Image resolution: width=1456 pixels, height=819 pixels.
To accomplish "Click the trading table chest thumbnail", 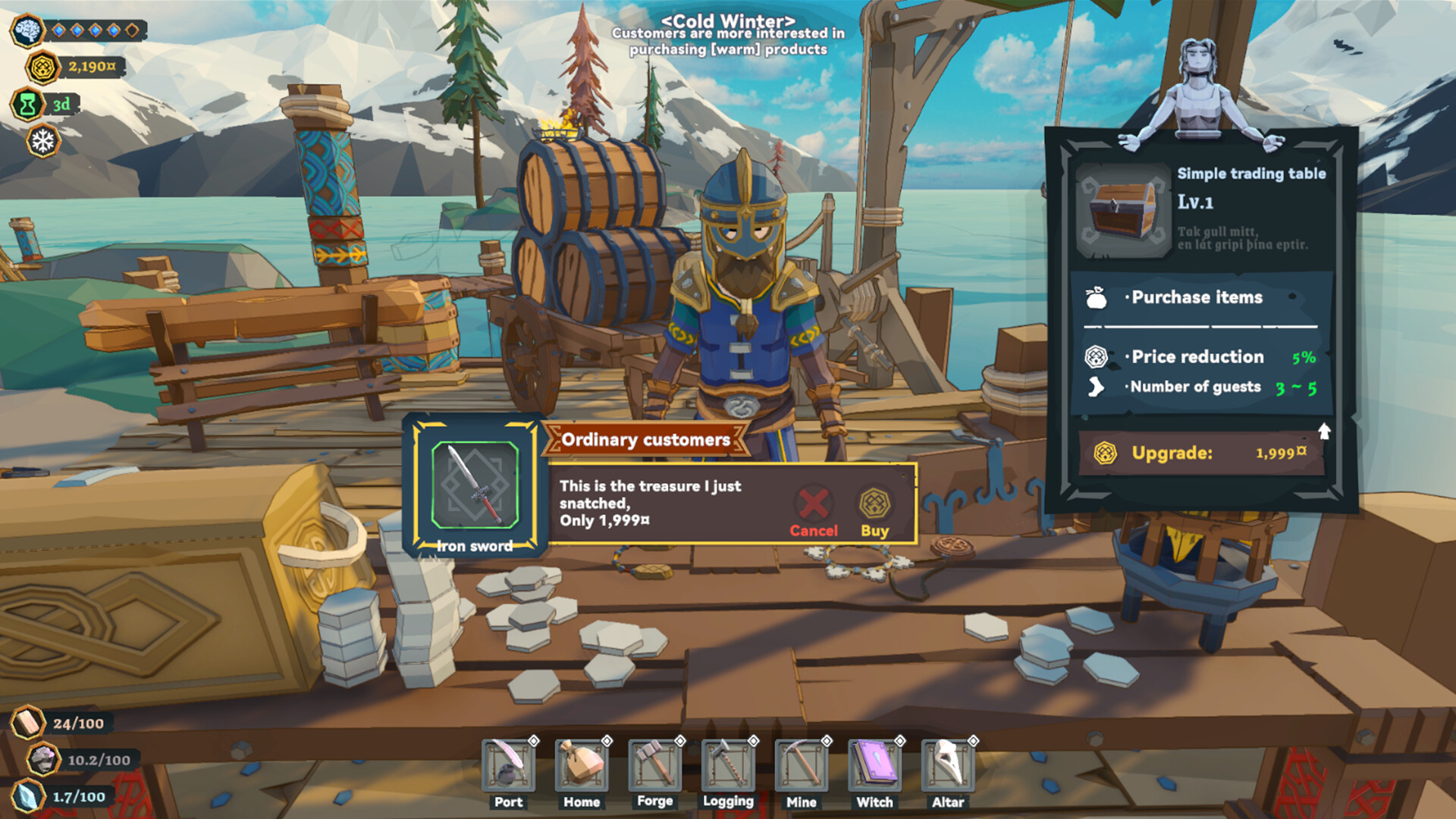I will pyautogui.click(x=1123, y=211).
